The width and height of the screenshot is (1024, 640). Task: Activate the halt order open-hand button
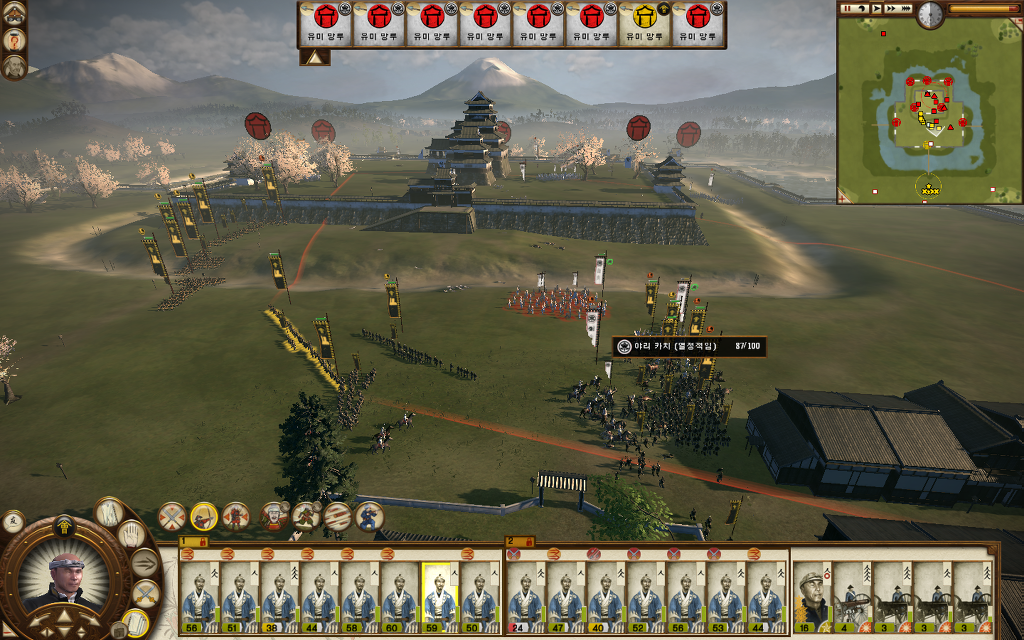133,533
